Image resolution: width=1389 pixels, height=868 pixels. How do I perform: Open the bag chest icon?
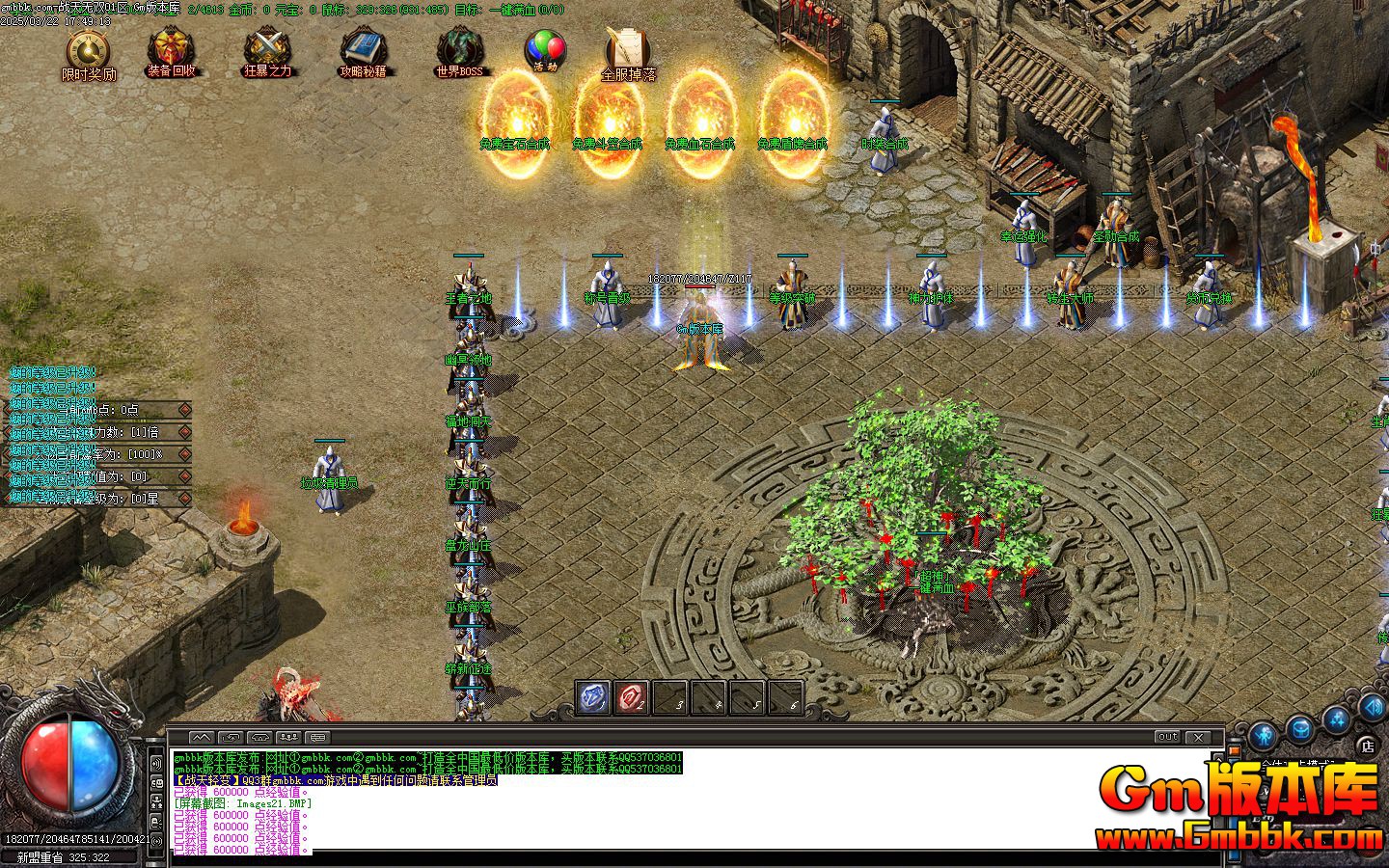[x=1302, y=727]
